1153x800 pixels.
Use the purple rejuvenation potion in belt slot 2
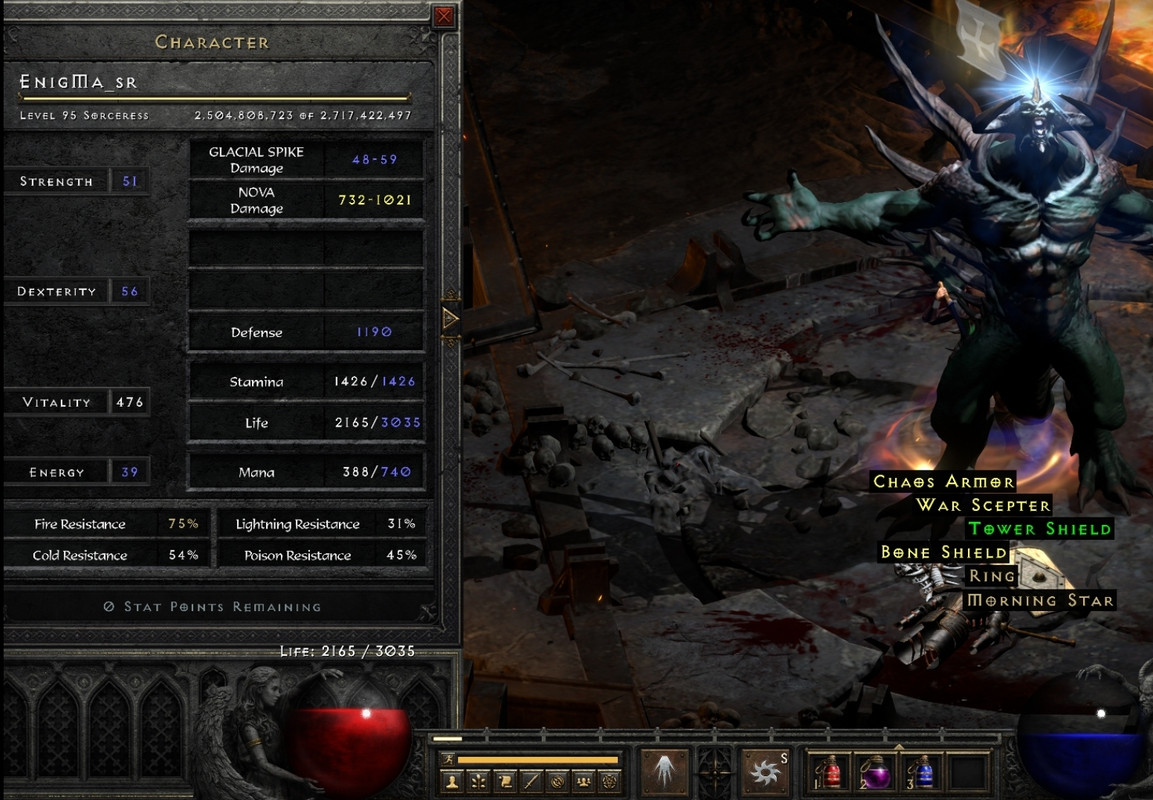coord(875,771)
